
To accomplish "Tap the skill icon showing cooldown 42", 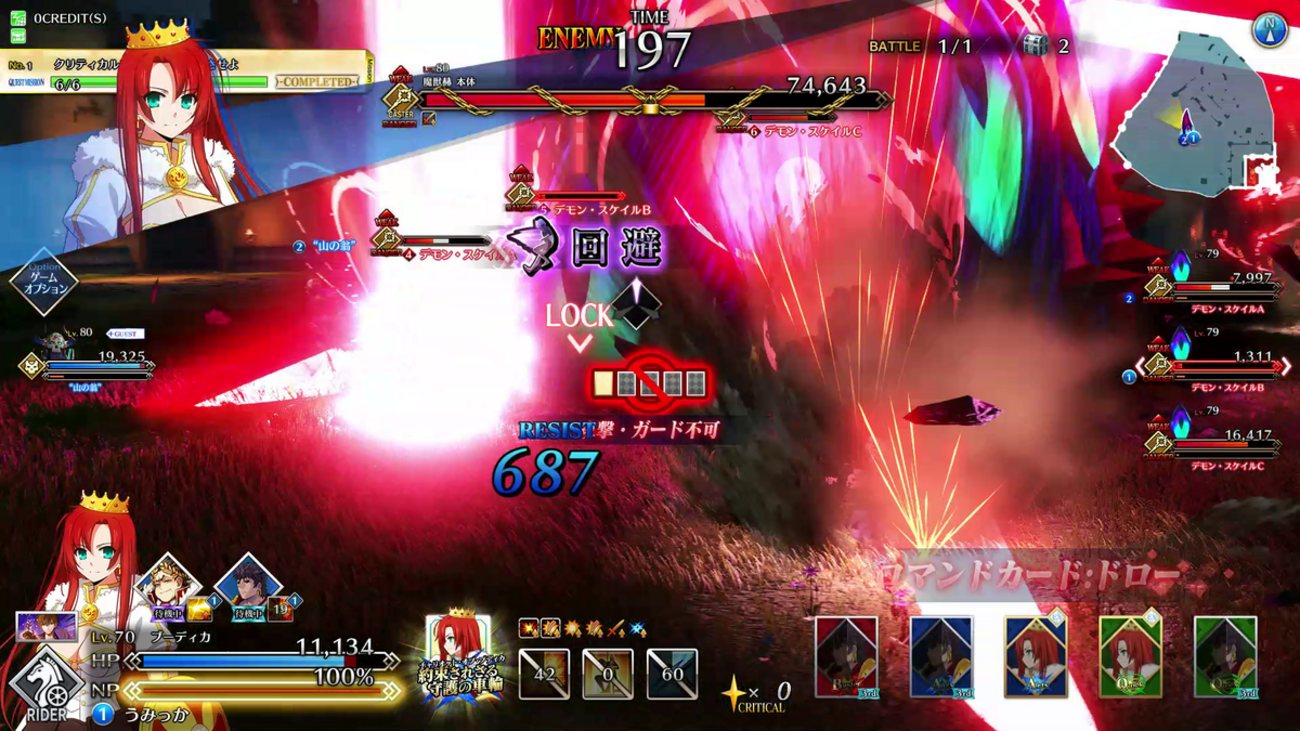I will 544,673.
